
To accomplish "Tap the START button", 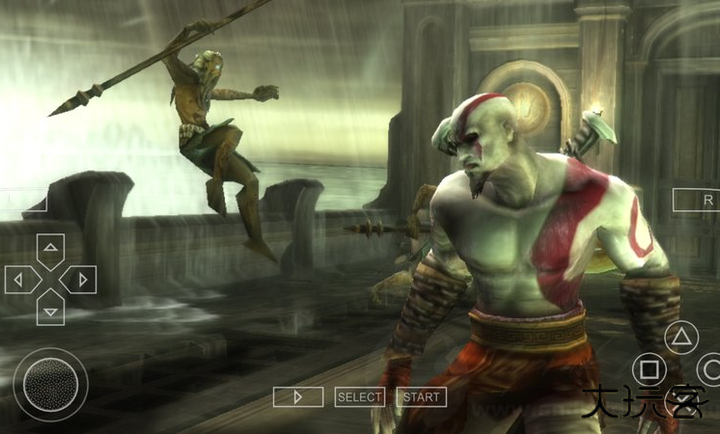I will (421, 397).
